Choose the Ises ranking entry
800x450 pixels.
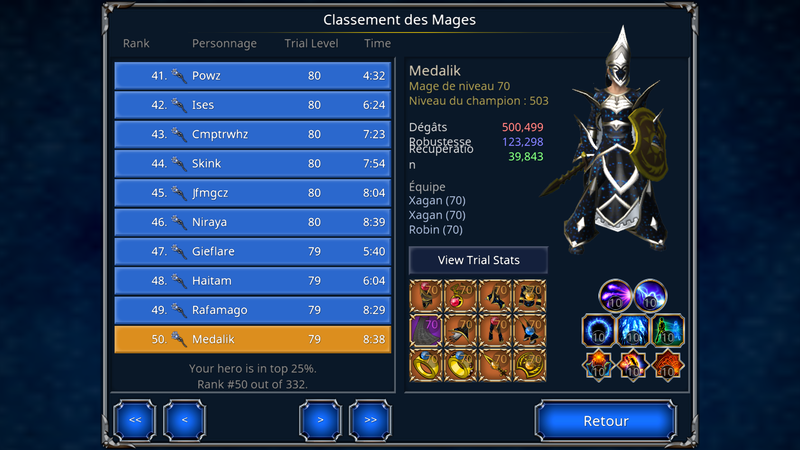(x=252, y=105)
